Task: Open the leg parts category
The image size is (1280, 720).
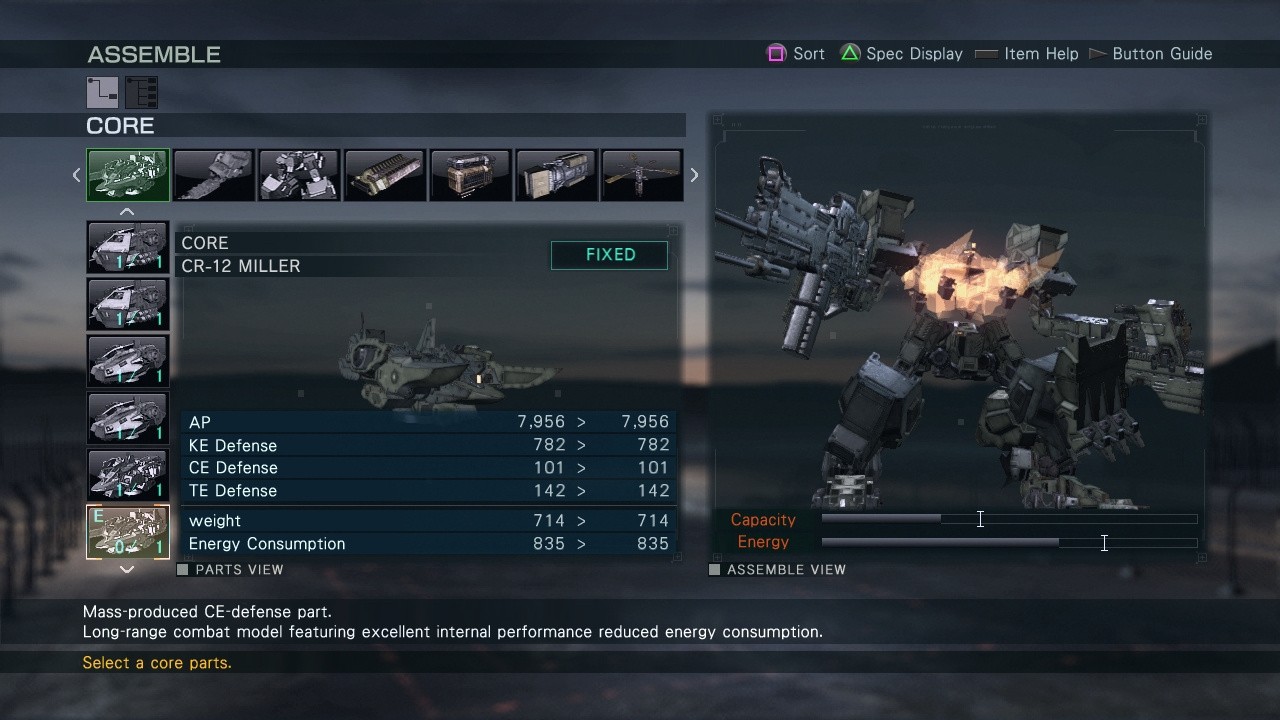Action: click(x=299, y=175)
